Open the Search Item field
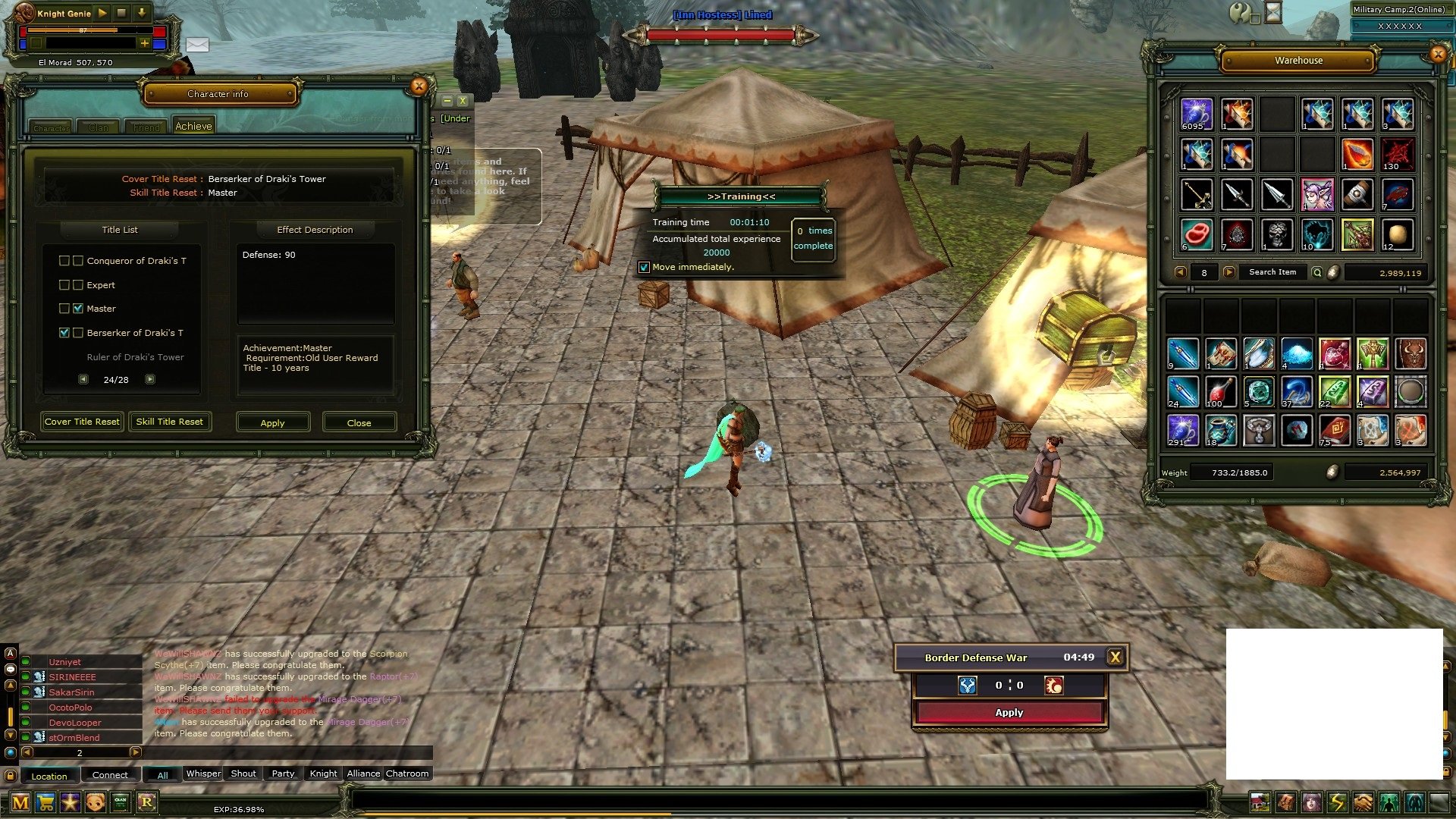The width and height of the screenshot is (1456, 819). click(1272, 272)
